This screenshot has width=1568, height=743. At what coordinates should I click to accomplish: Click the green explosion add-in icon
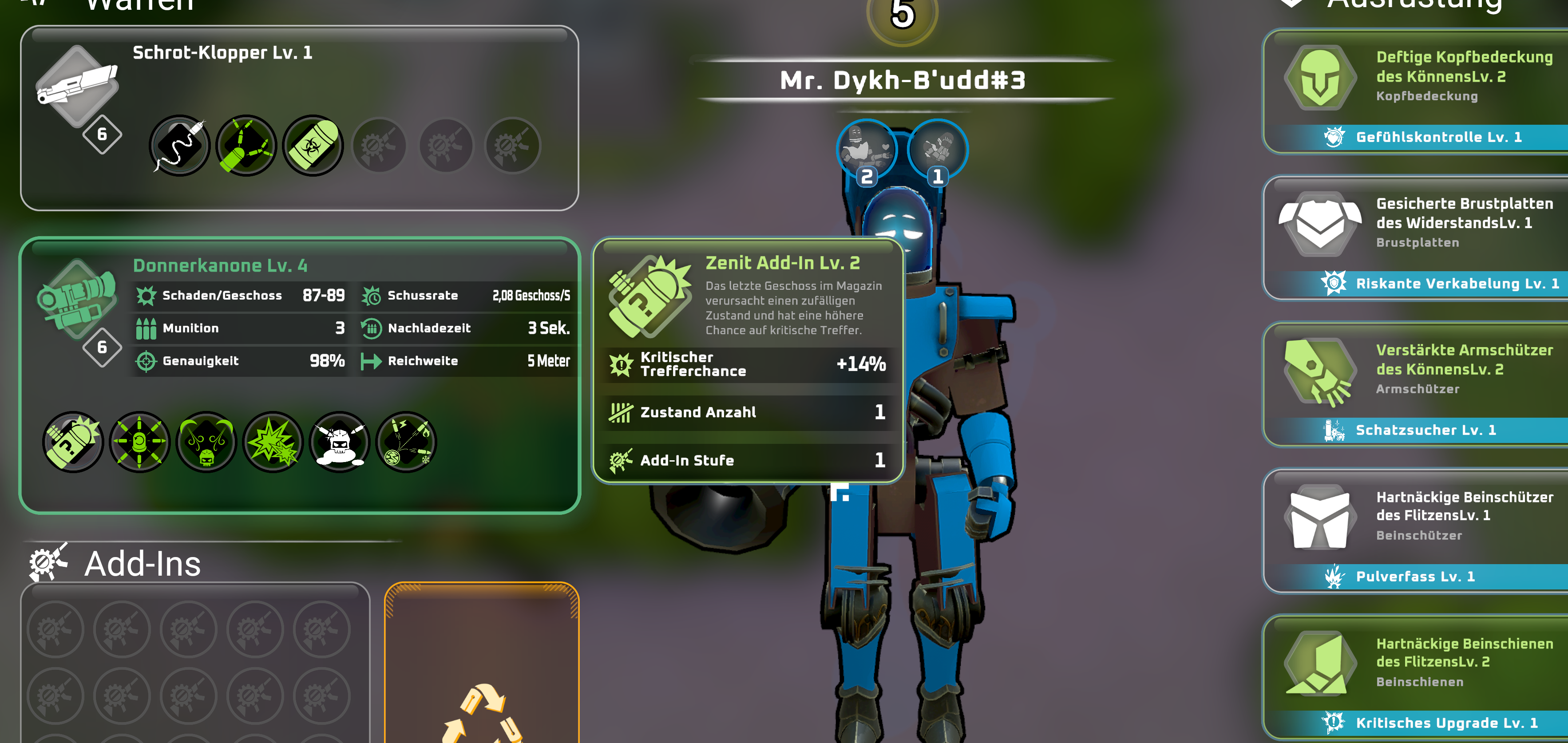[x=273, y=442]
